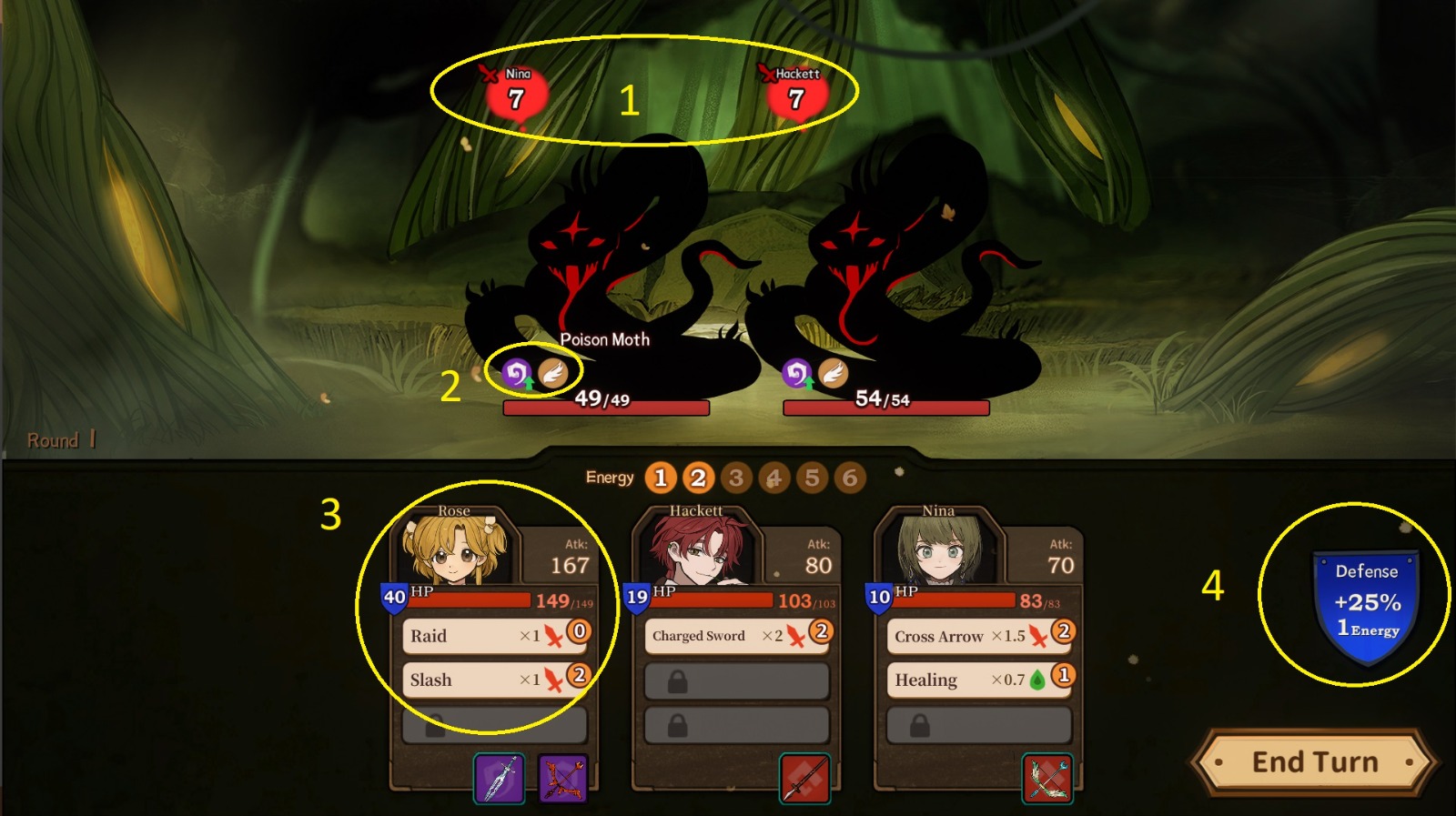Toggle Nina's Cross Arrow skill
This screenshot has width=1456, height=816.
[965, 635]
